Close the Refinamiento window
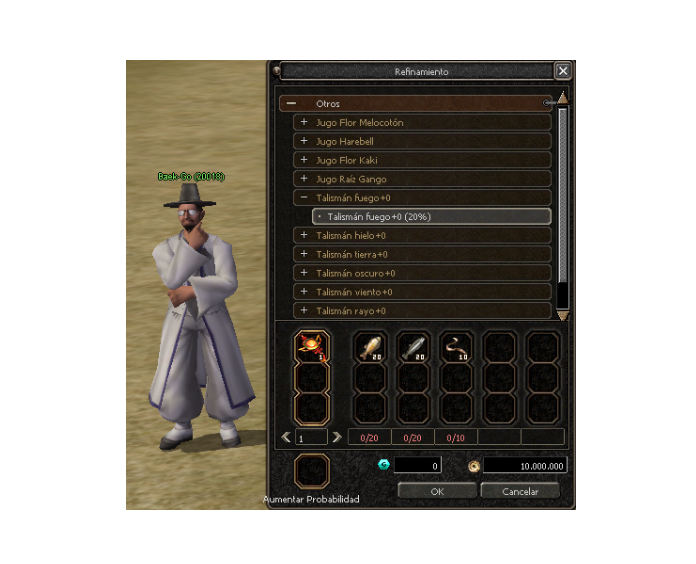This screenshot has height=564, width=696. tap(563, 71)
